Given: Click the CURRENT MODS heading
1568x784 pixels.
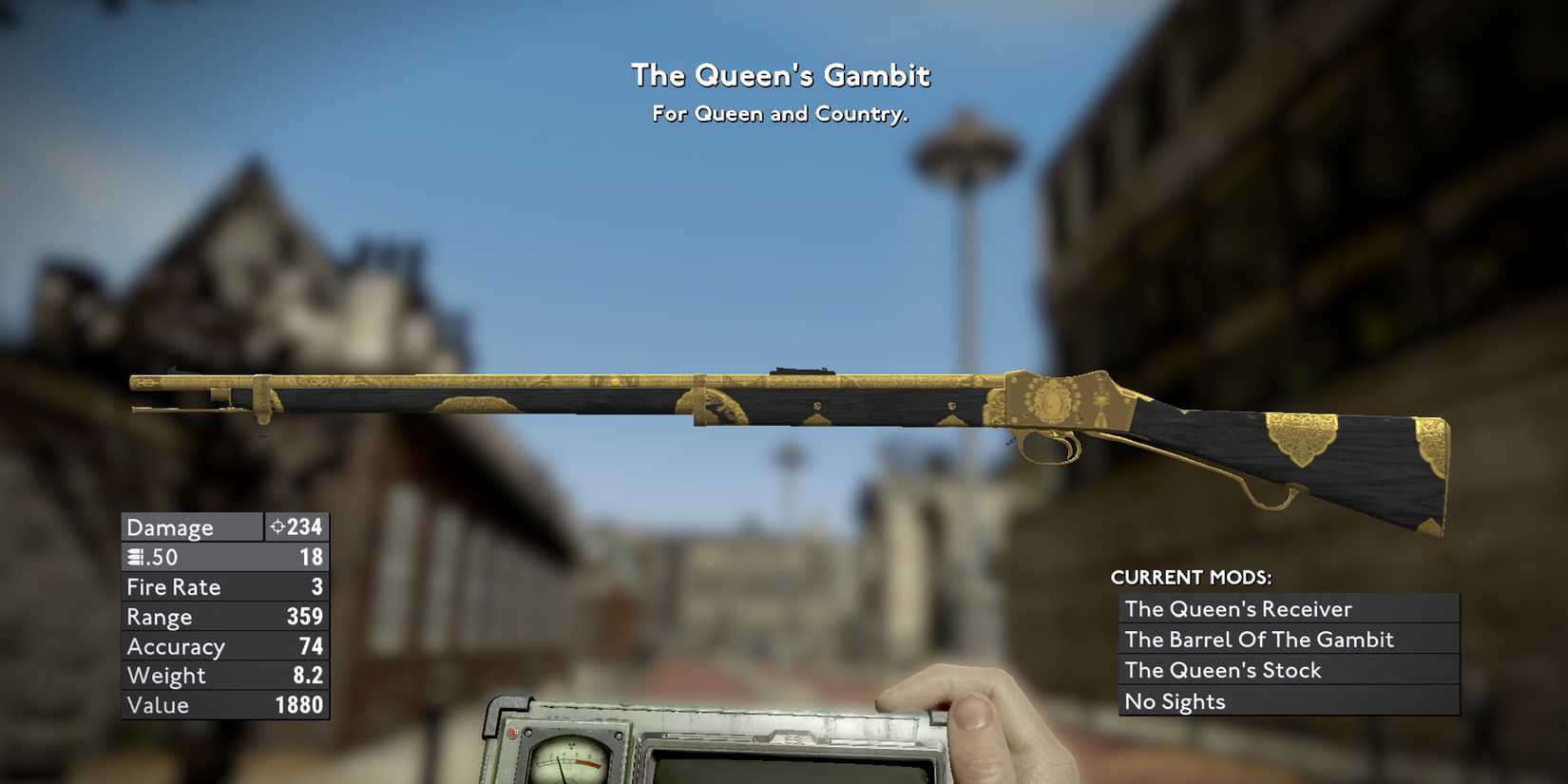Looking at the screenshot, I should [1191, 577].
